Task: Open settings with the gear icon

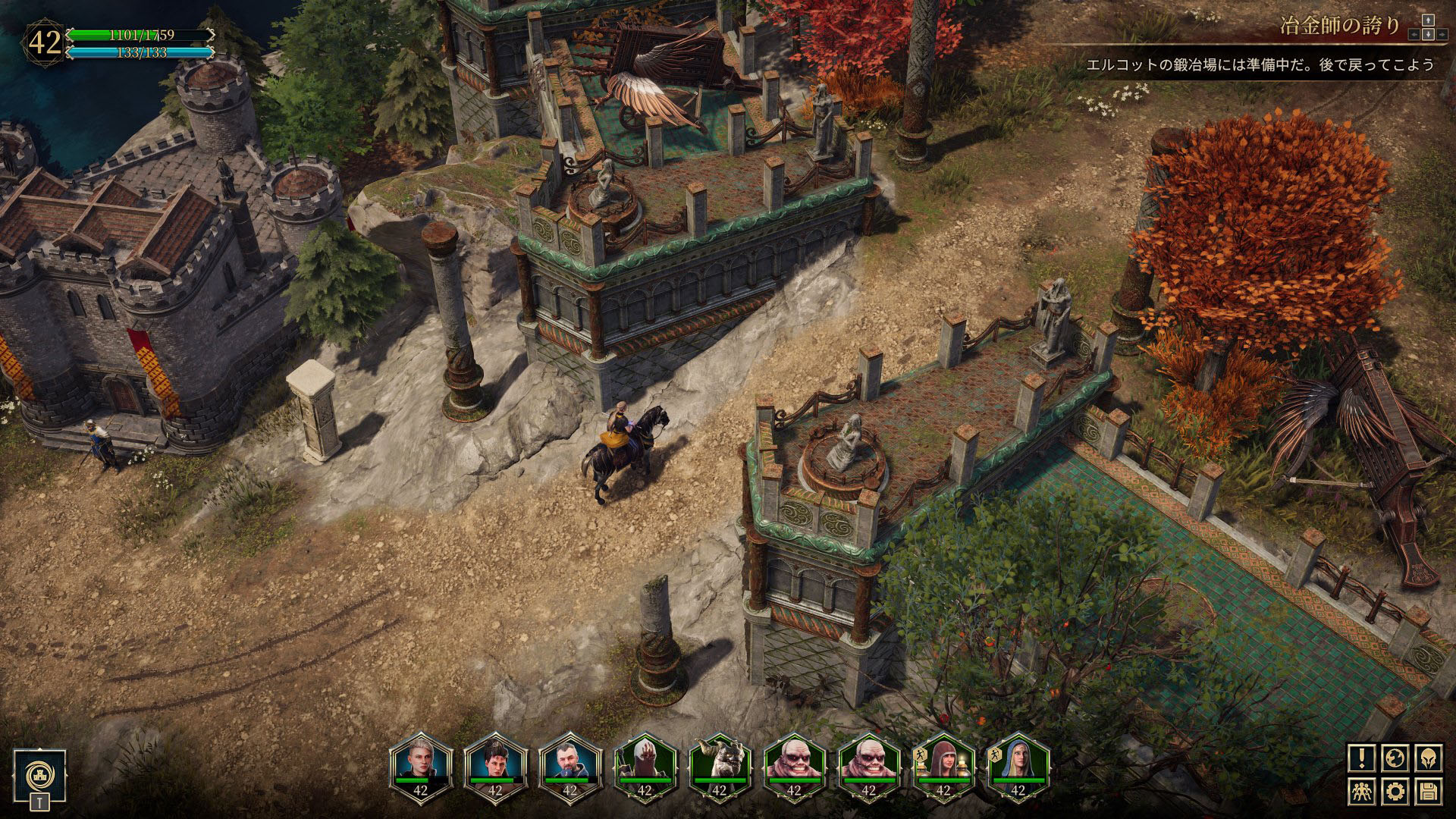Action: click(1395, 792)
